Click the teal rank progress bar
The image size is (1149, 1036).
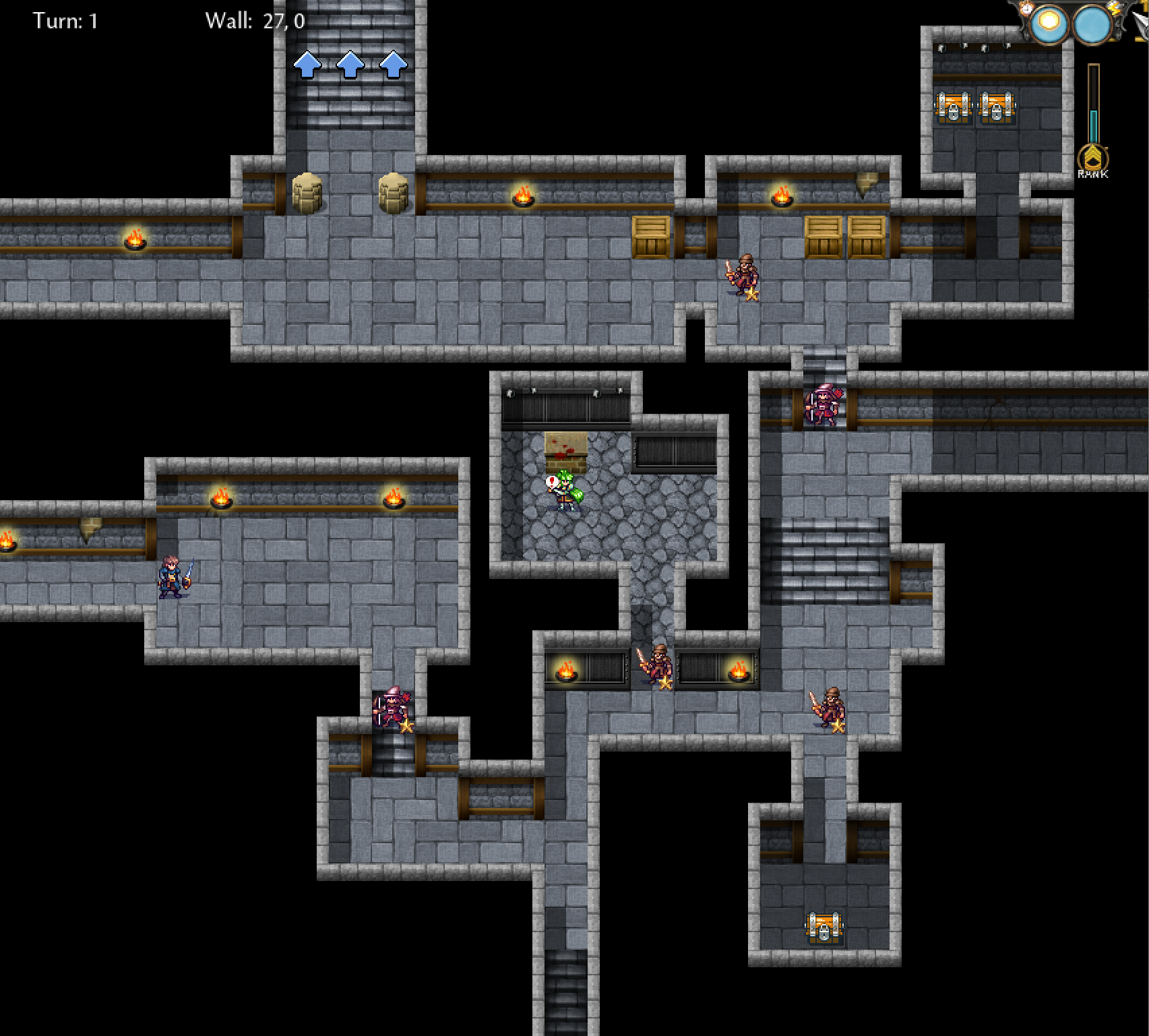tap(1094, 127)
